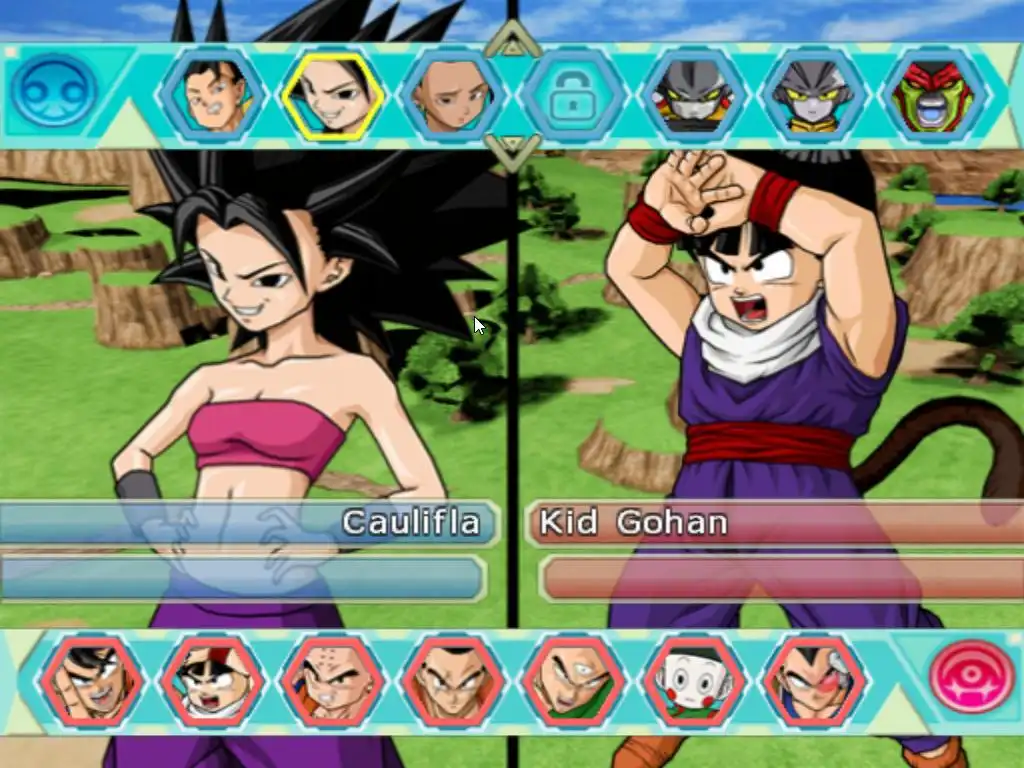Select the grey-faced fighter next to the padlock
The image size is (1024, 768).
tap(692, 97)
